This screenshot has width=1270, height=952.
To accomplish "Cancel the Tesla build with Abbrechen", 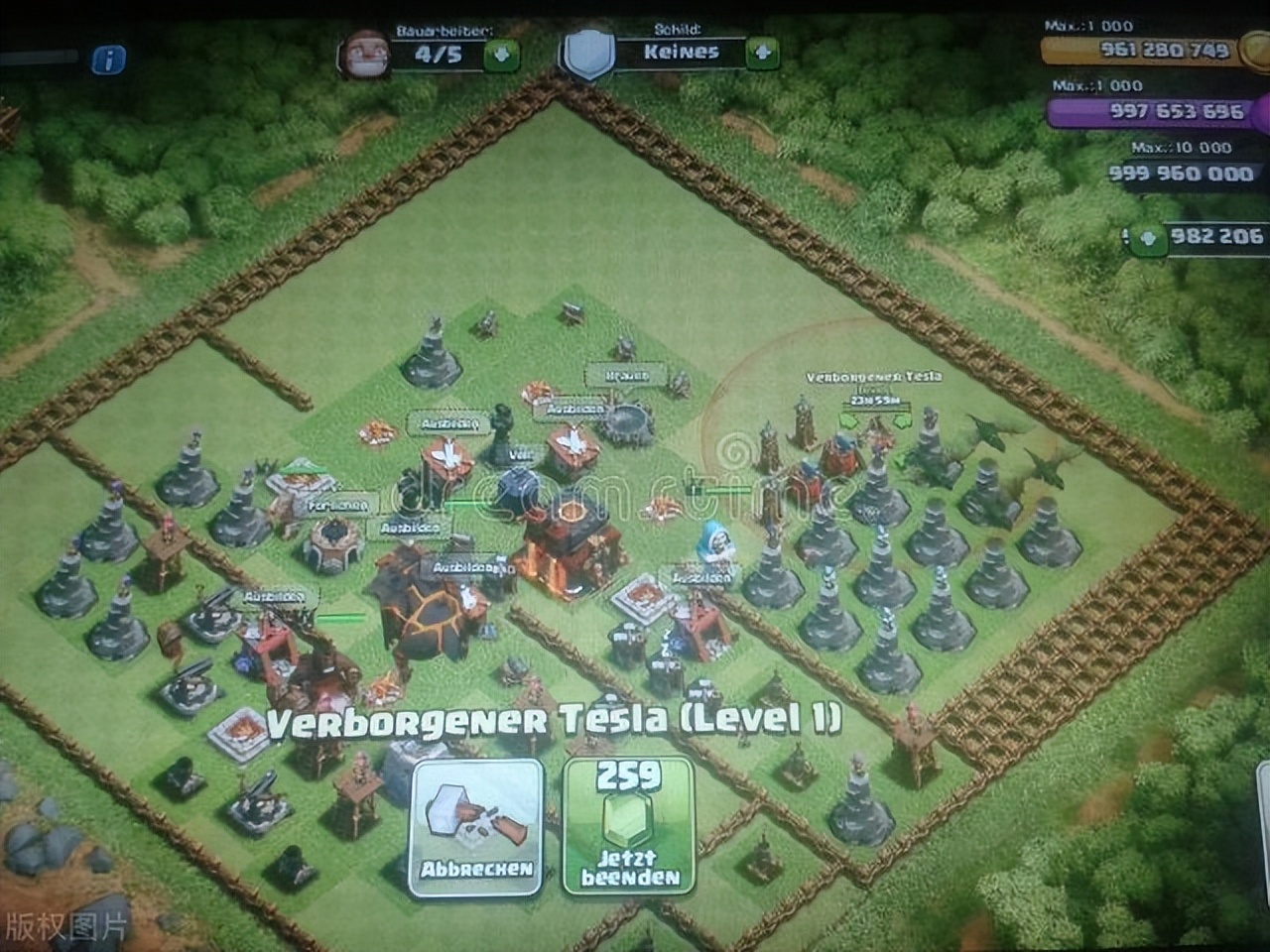I will (x=475, y=827).
